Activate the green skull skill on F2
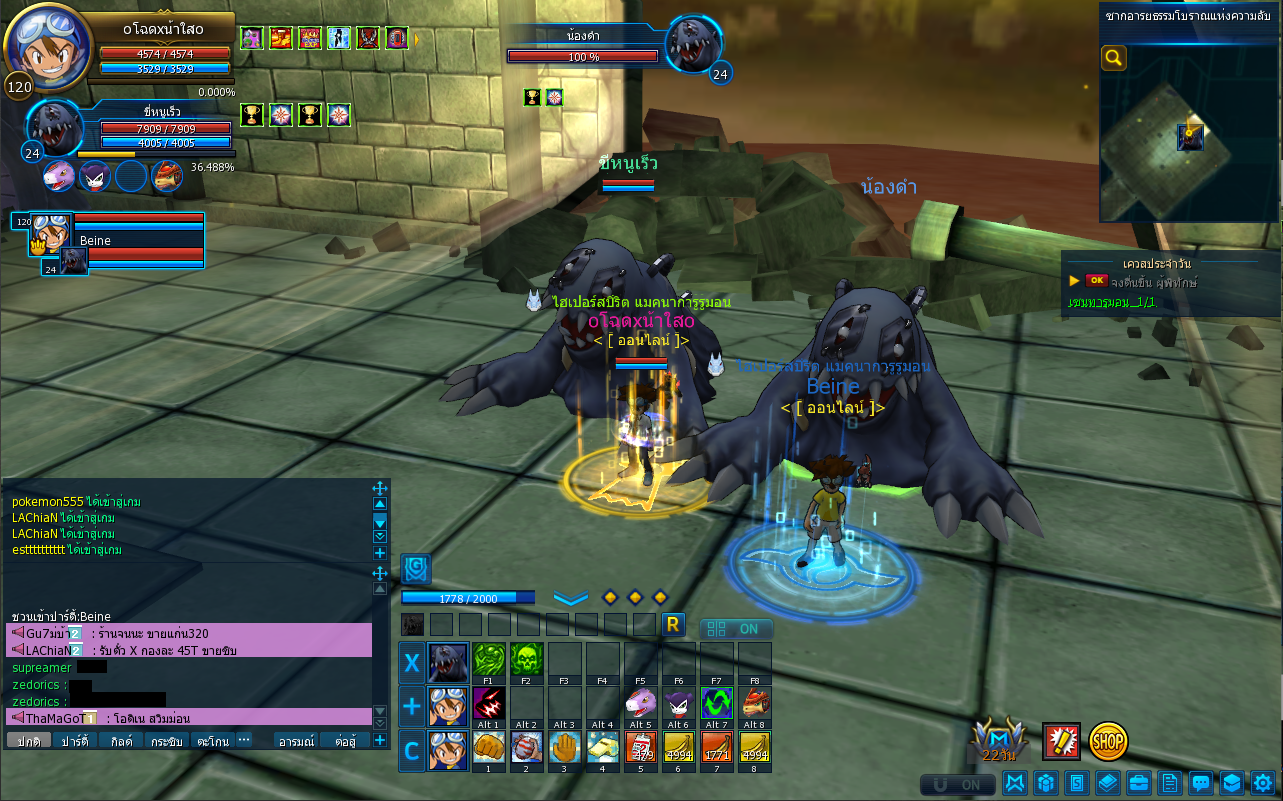 526,661
